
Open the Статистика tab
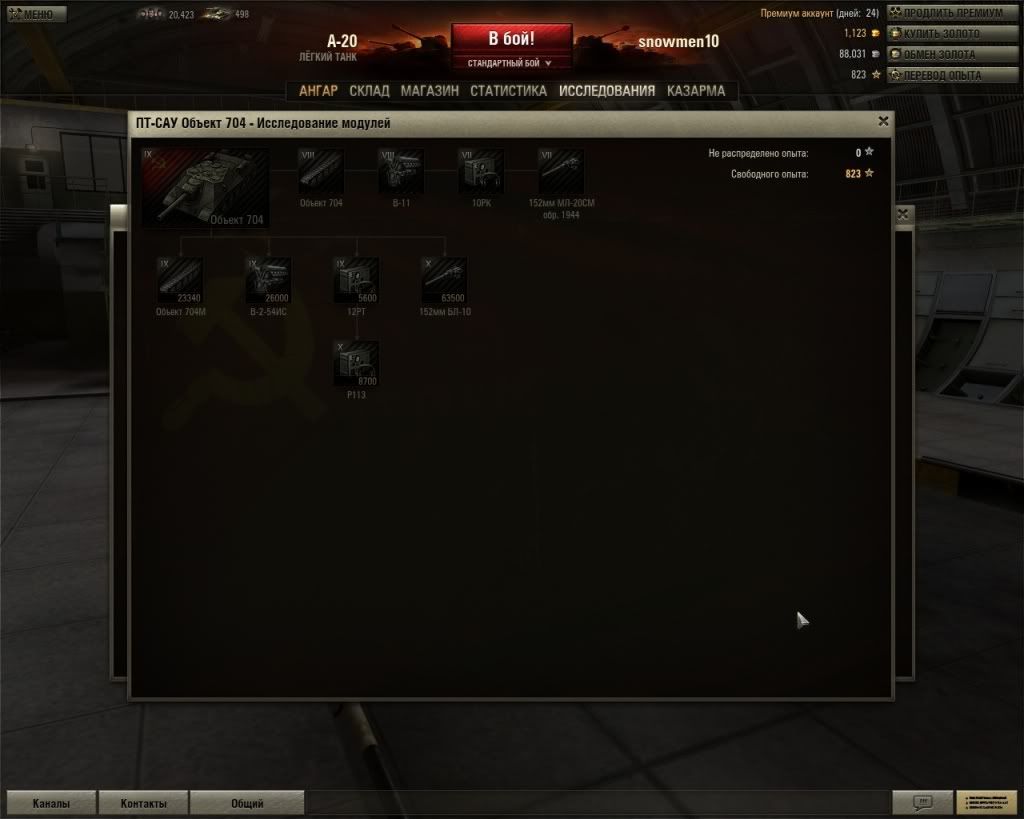coord(508,91)
